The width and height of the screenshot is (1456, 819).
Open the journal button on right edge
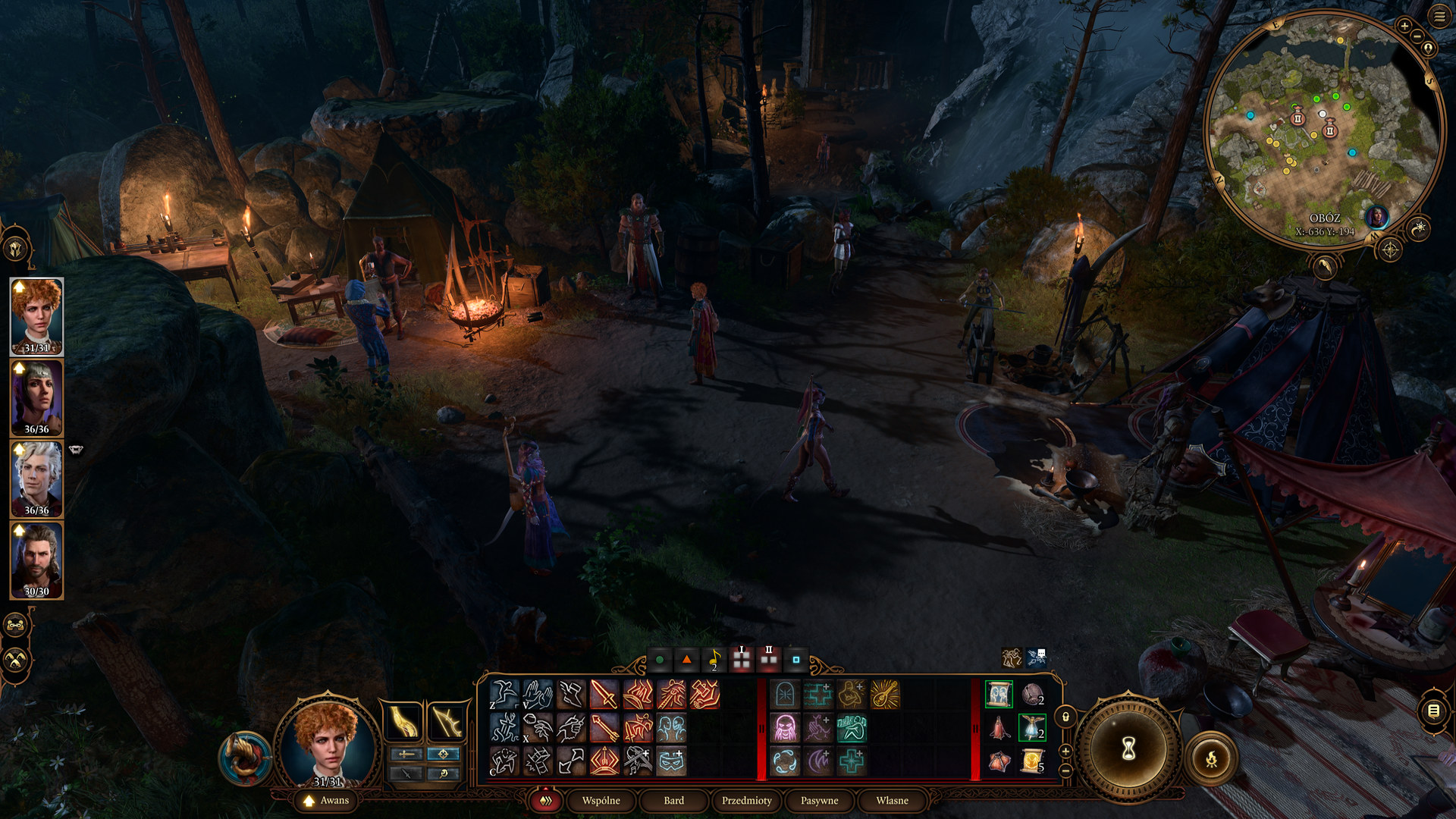click(x=1433, y=711)
